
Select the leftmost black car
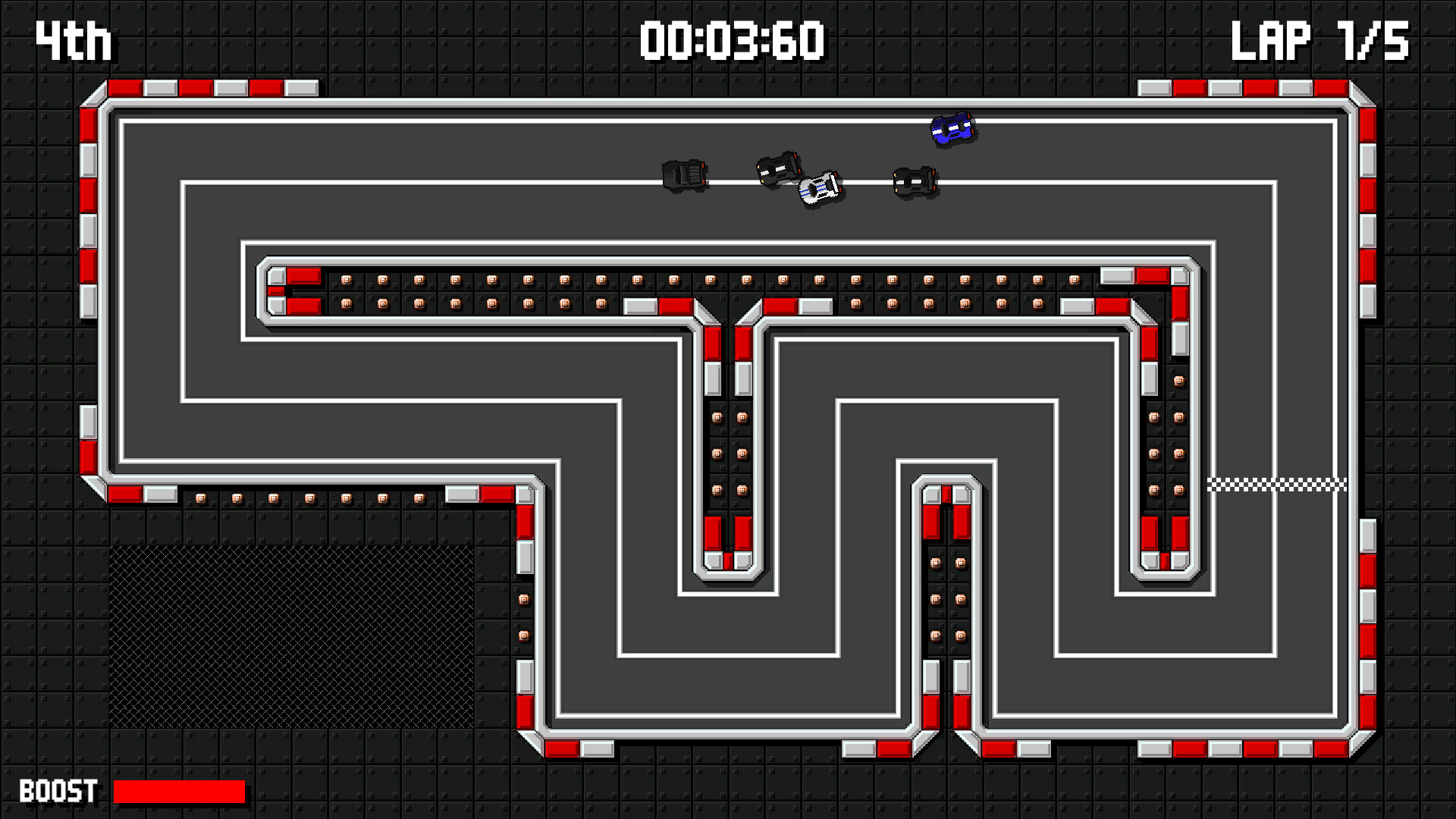[683, 176]
